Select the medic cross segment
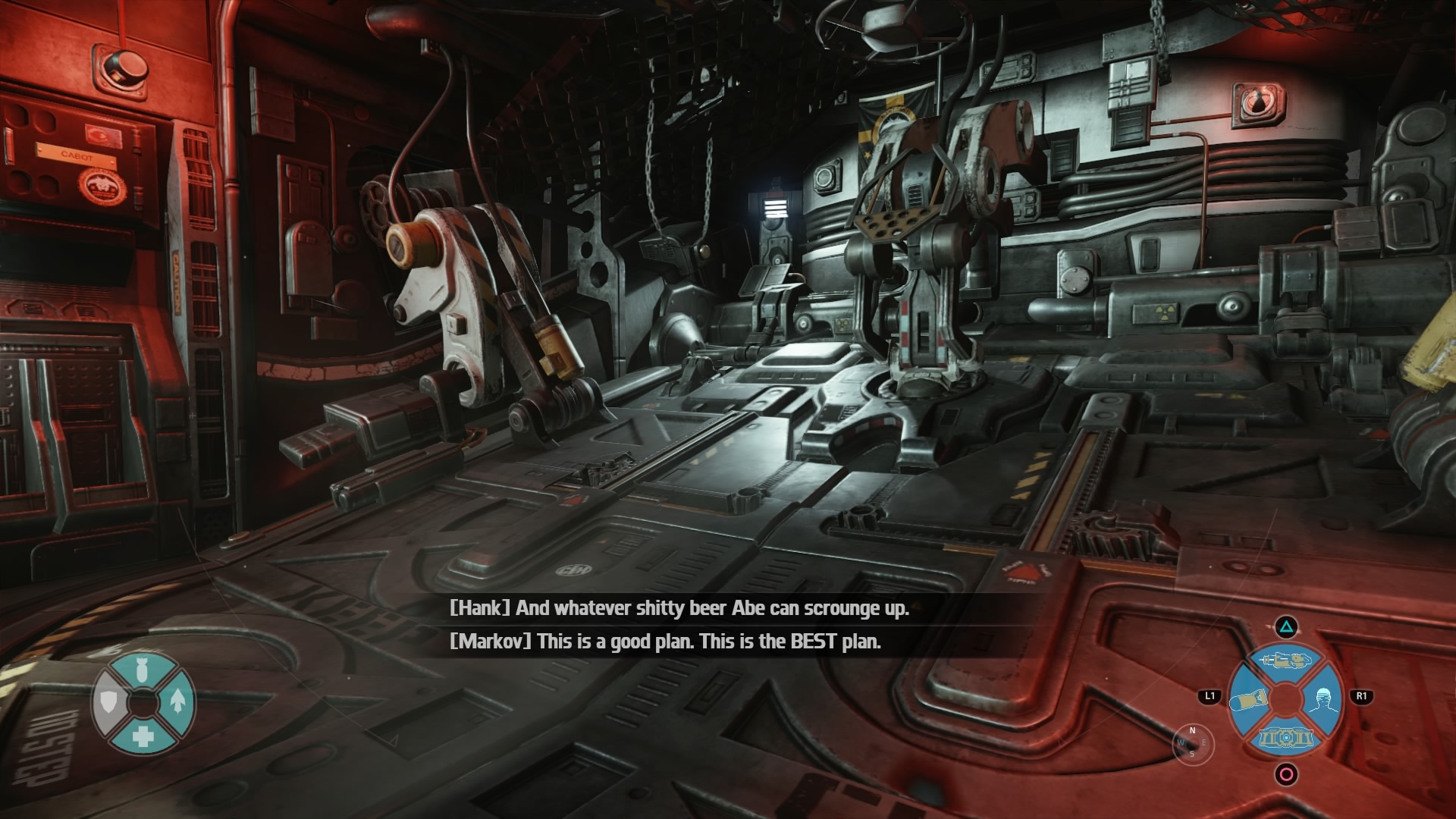Viewport: 1456px width, 819px height. pos(143,736)
